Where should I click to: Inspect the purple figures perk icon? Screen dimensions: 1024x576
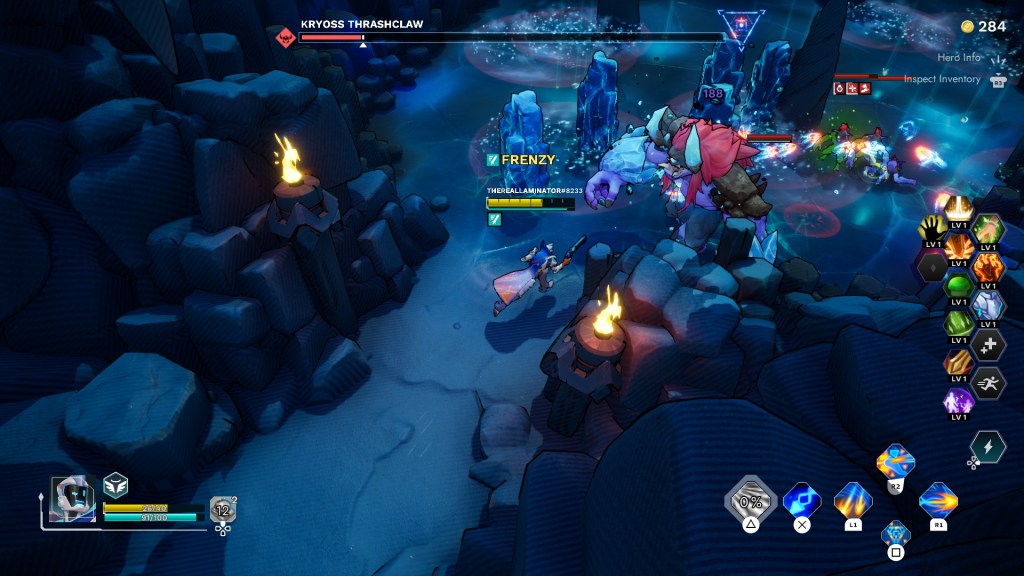click(x=959, y=400)
